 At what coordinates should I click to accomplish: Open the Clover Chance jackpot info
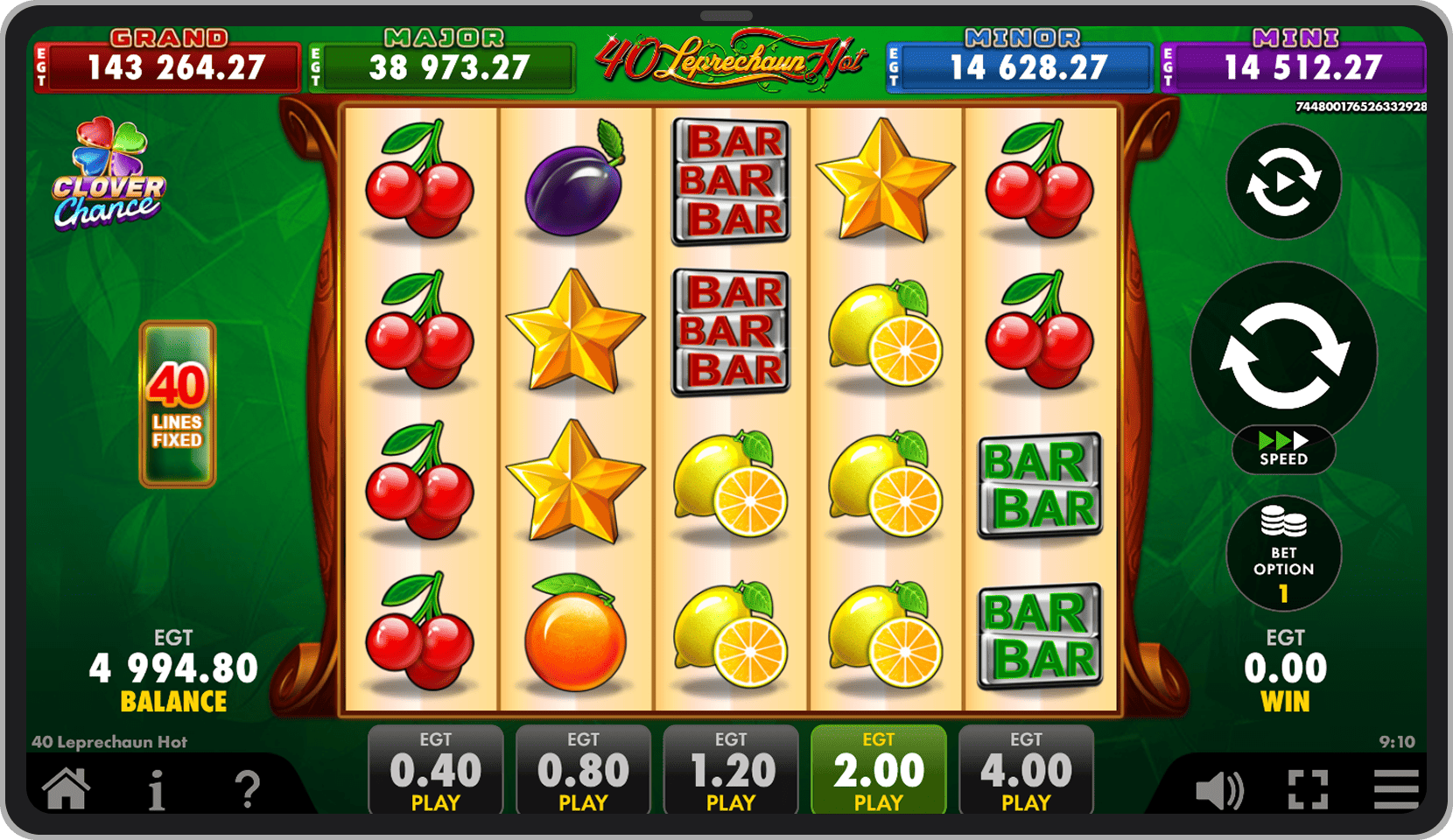coord(109,175)
